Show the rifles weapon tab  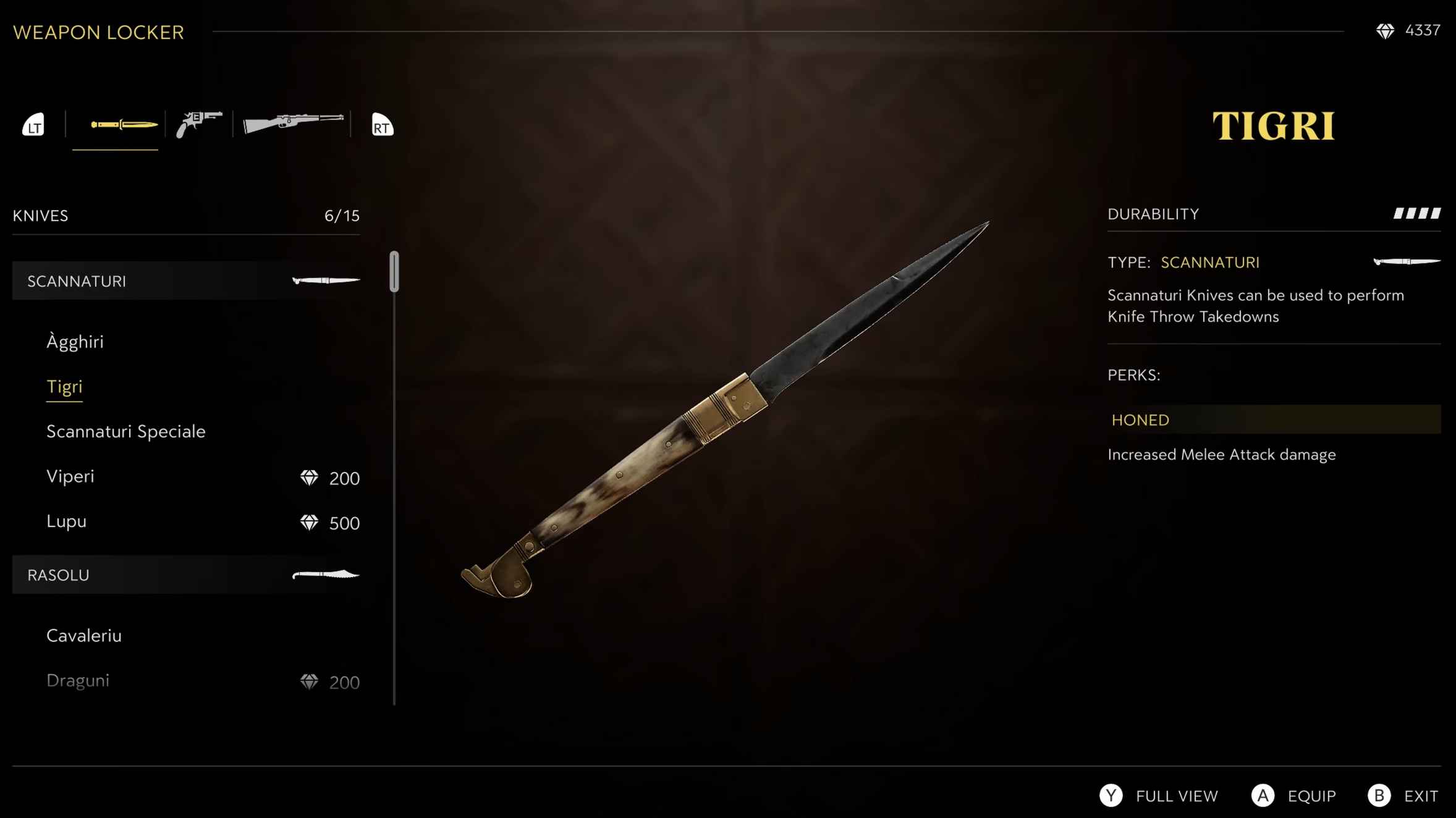coord(293,122)
